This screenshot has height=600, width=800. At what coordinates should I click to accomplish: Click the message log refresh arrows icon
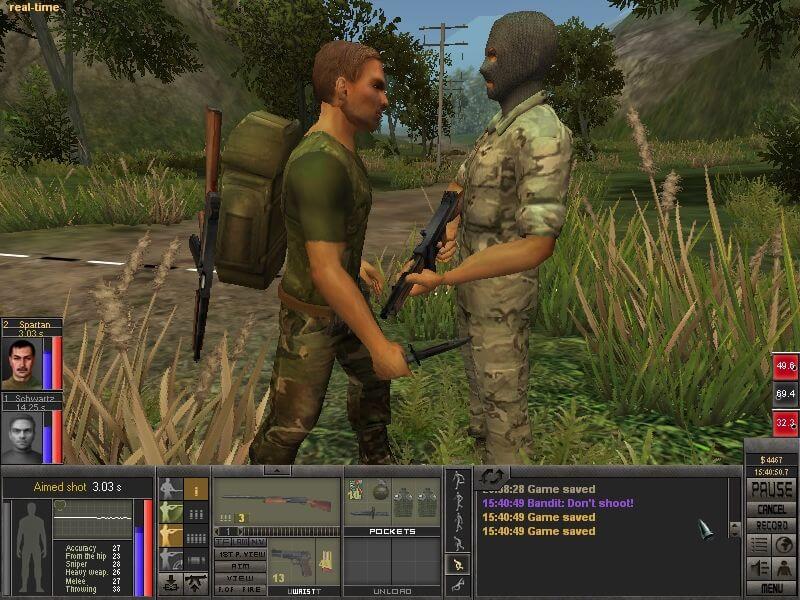pyautogui.click(x=492, y=476)
